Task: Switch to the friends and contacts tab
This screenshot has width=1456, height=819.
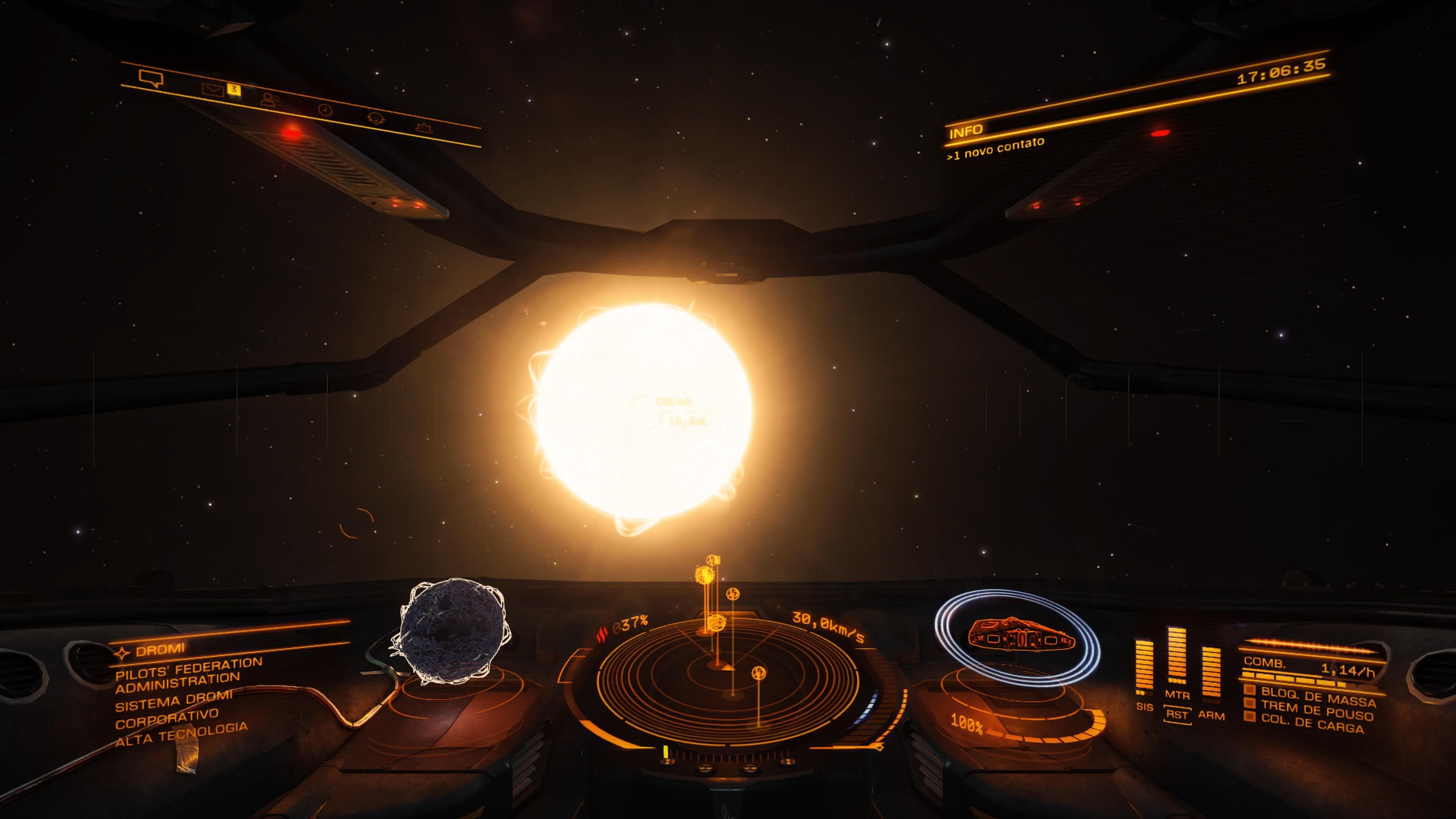Action: tap(271, 99)
